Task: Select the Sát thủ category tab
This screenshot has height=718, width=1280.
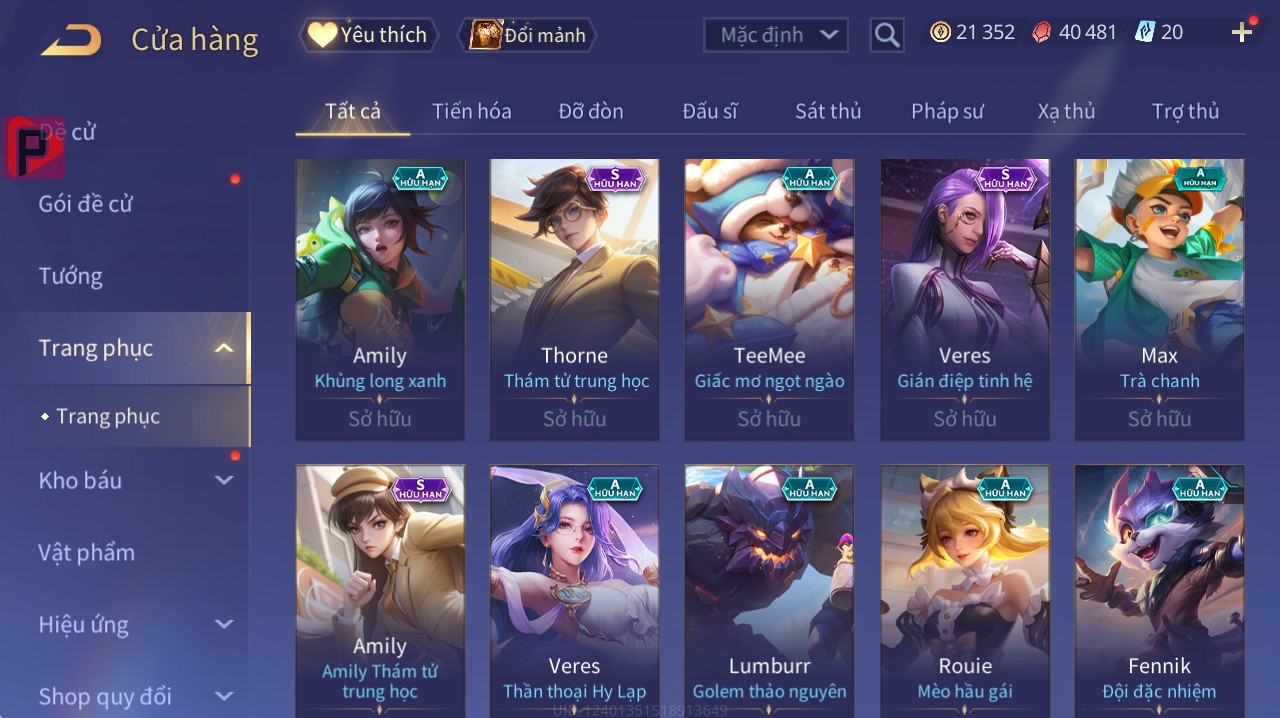Action: coord(828,111)
